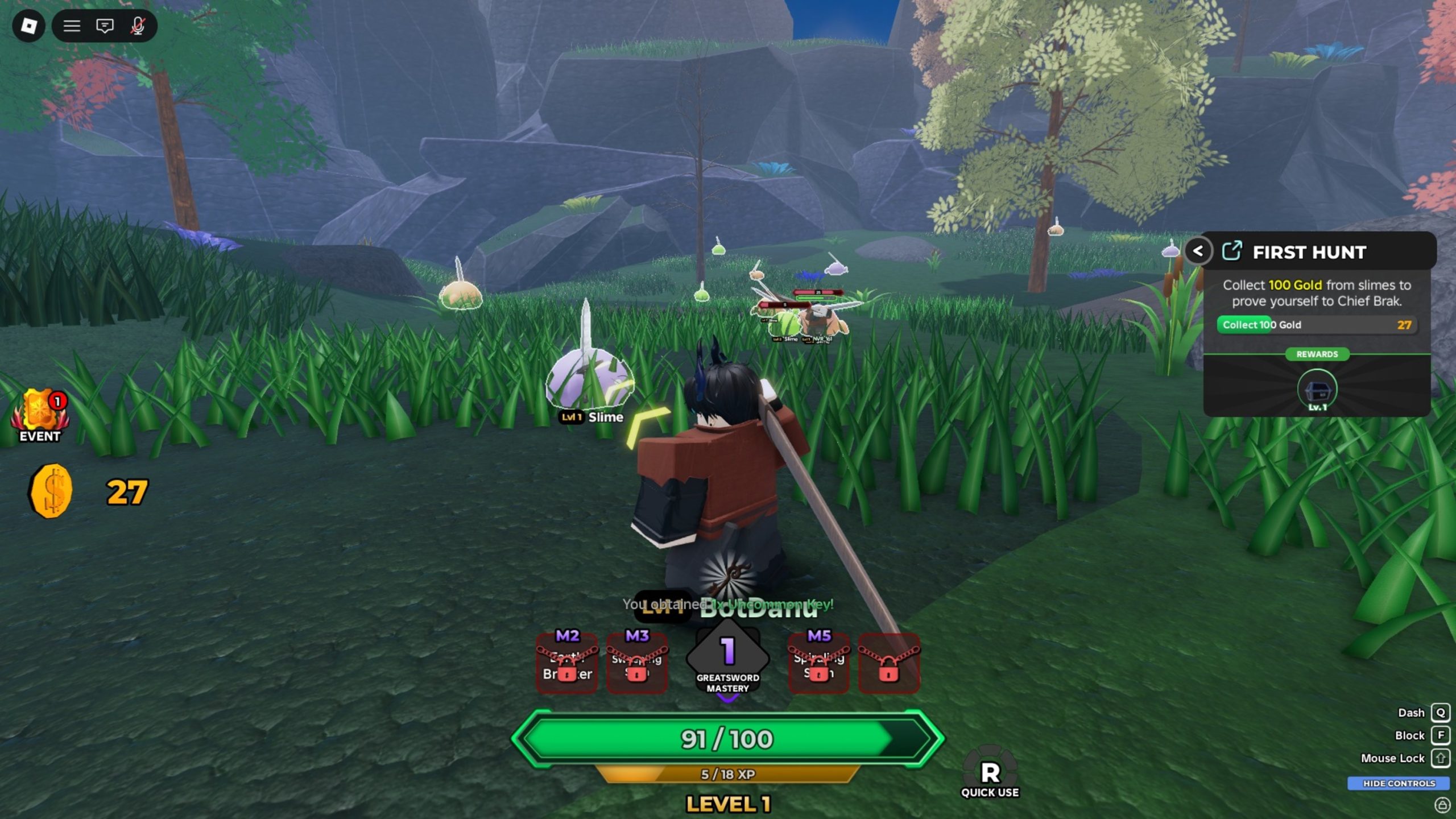The width and height of the screenshot is (1456, 819).
Task: Select the locked M2 Earth Breaker skill
Action: tap(567, 663)
